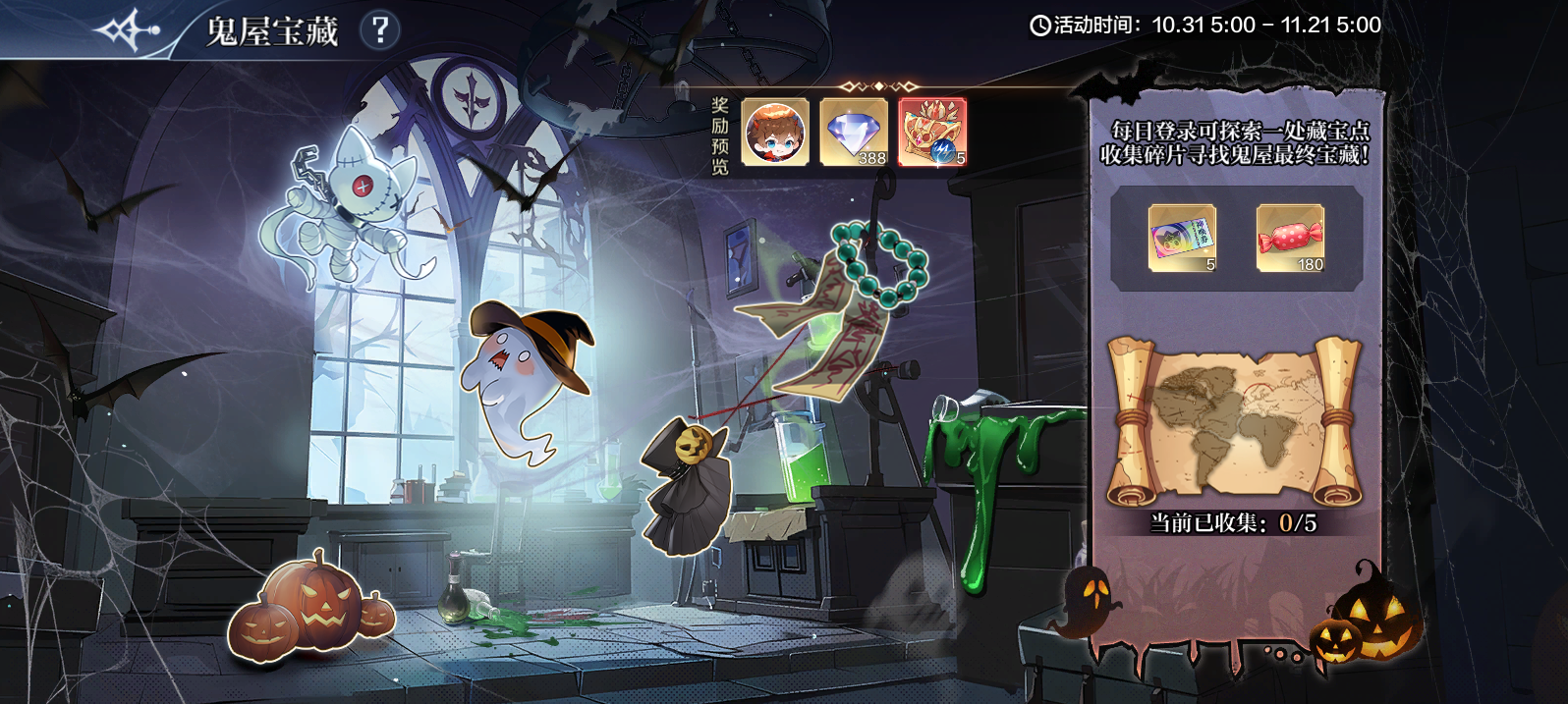View the chibi character avatar reward
The image size is (1568, 704).
click(x=775, y=132)
